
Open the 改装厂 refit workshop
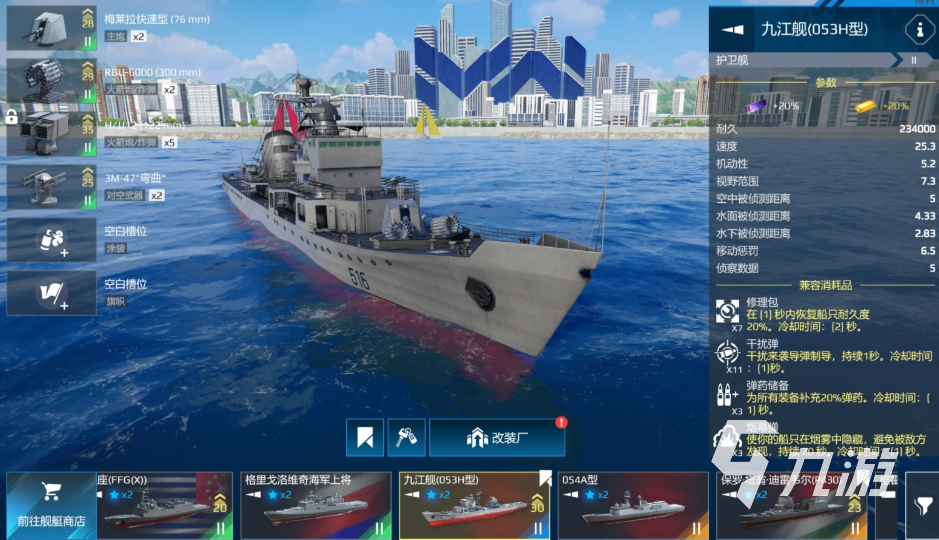point(497,437)
